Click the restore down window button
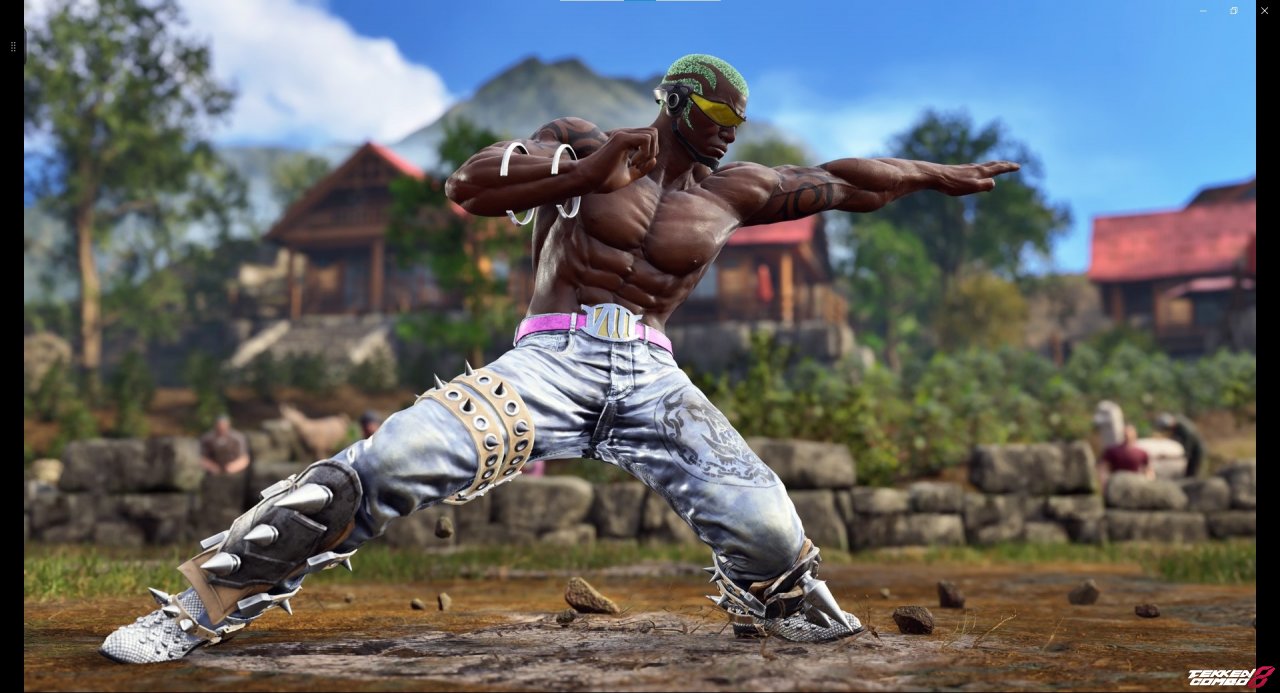 point(1234,11)
